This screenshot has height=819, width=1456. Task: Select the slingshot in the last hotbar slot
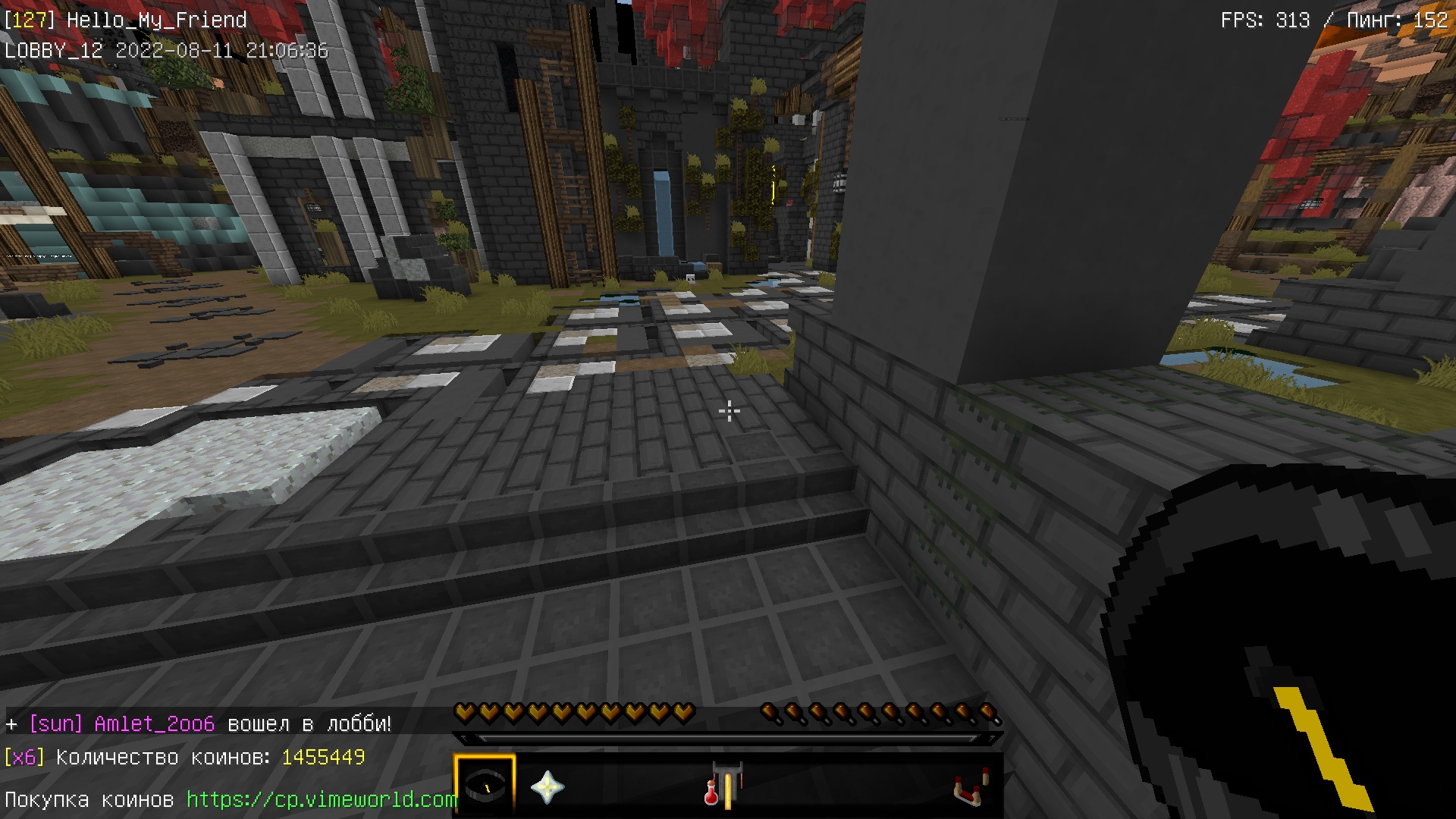pos(972,786)
